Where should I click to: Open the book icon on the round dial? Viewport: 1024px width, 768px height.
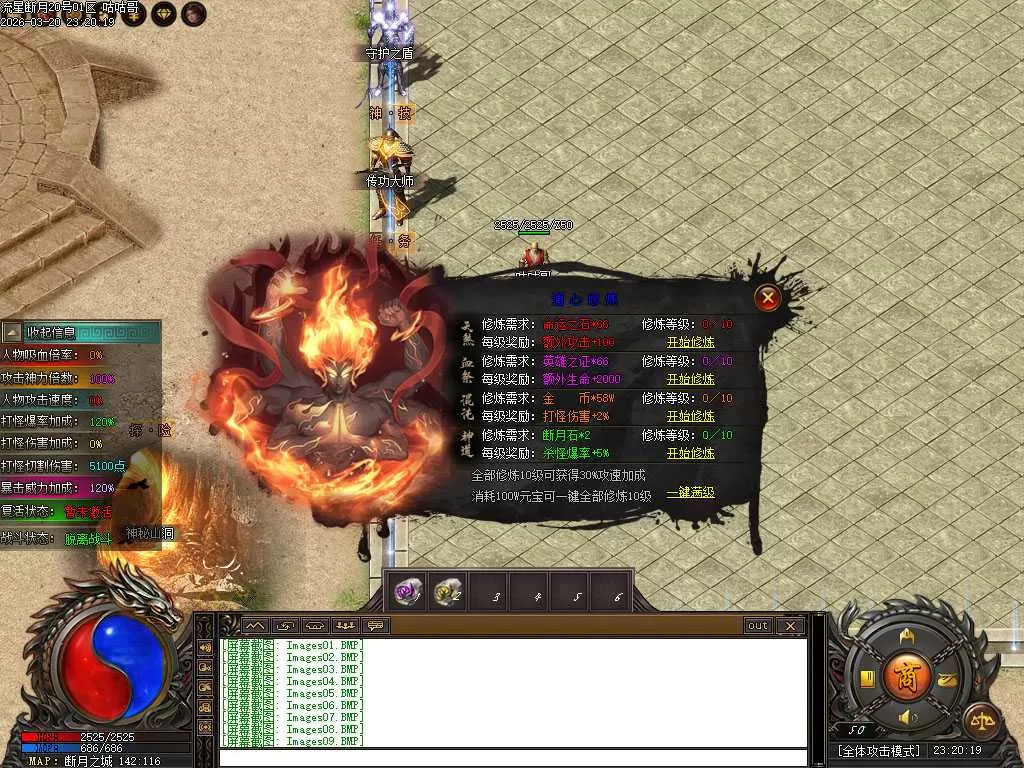(866, 679)
